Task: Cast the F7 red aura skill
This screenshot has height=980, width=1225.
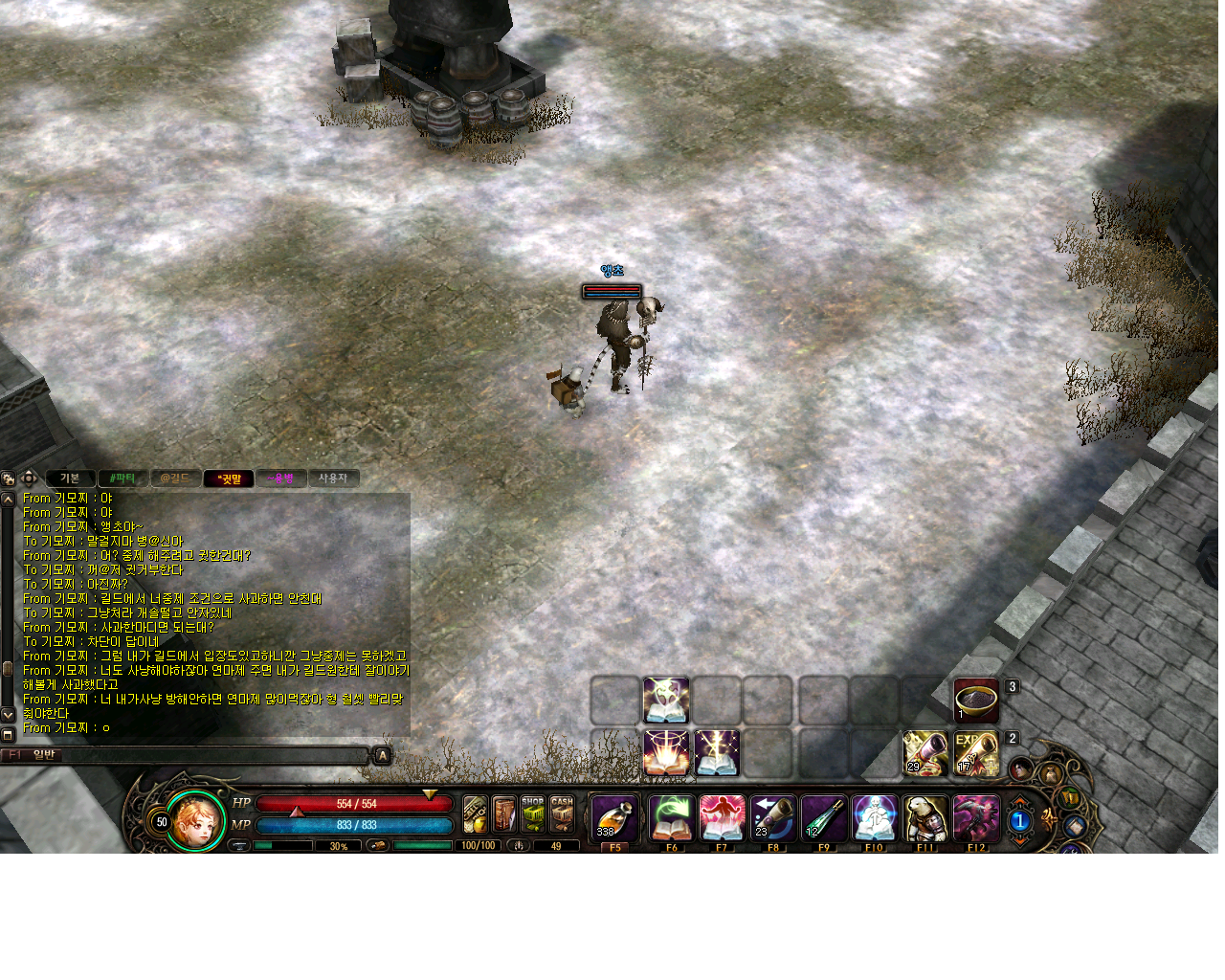Action: point(723,816)
